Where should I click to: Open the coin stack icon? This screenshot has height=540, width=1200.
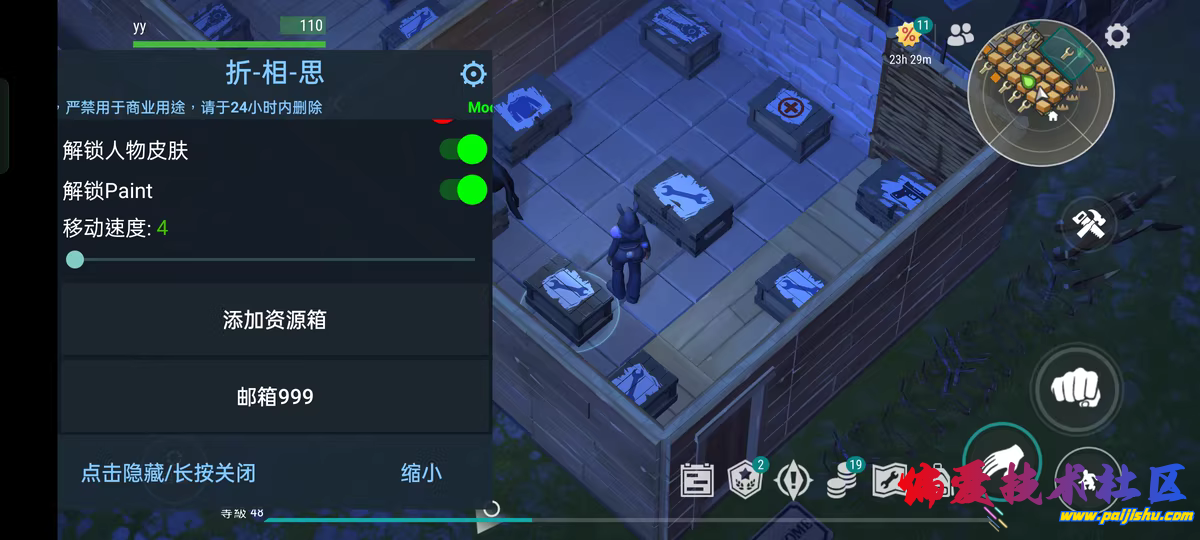pyautogui.click(x=842, y=482)
